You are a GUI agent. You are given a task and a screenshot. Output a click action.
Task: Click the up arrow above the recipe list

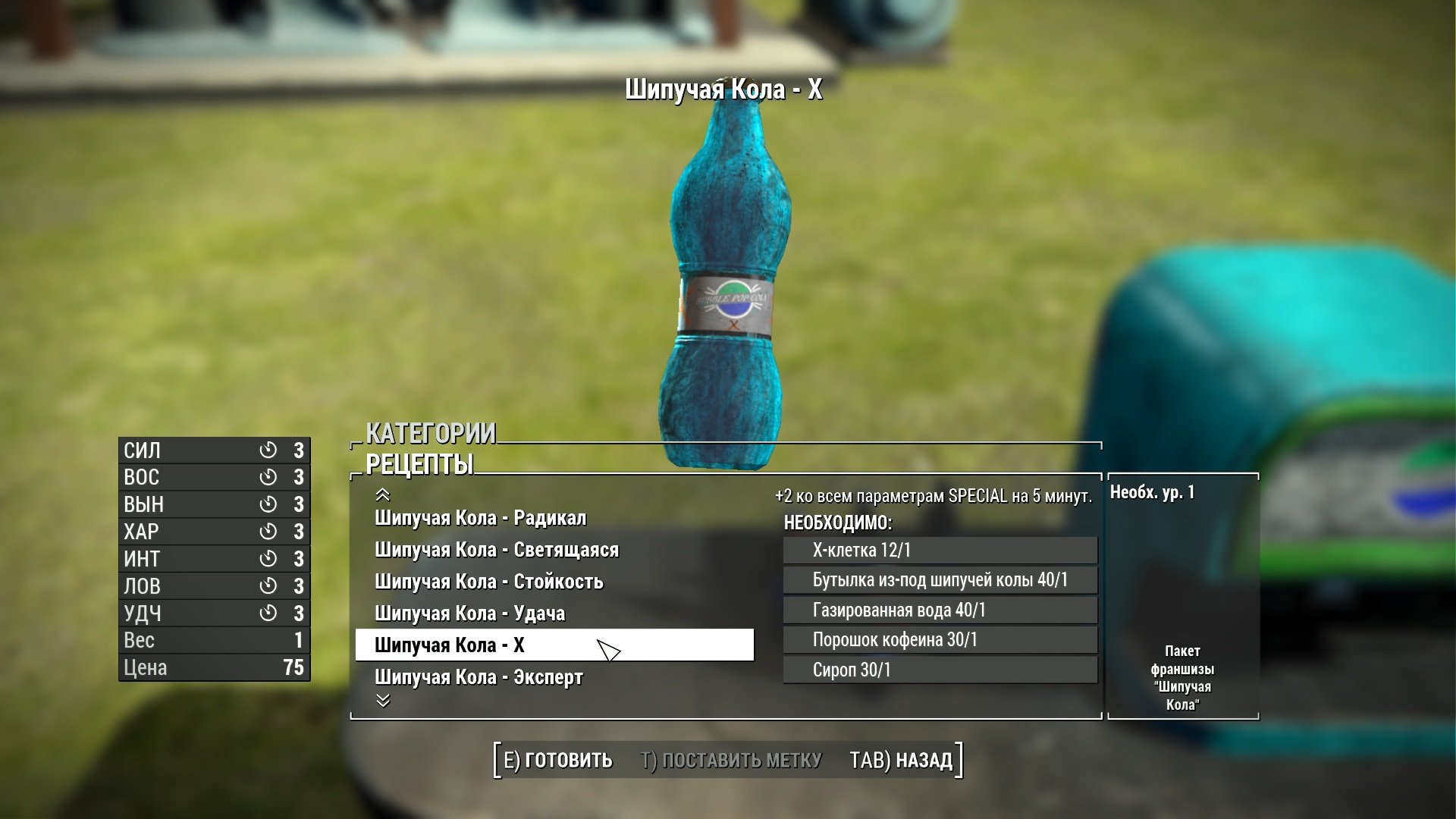click(x=383, y=495)
